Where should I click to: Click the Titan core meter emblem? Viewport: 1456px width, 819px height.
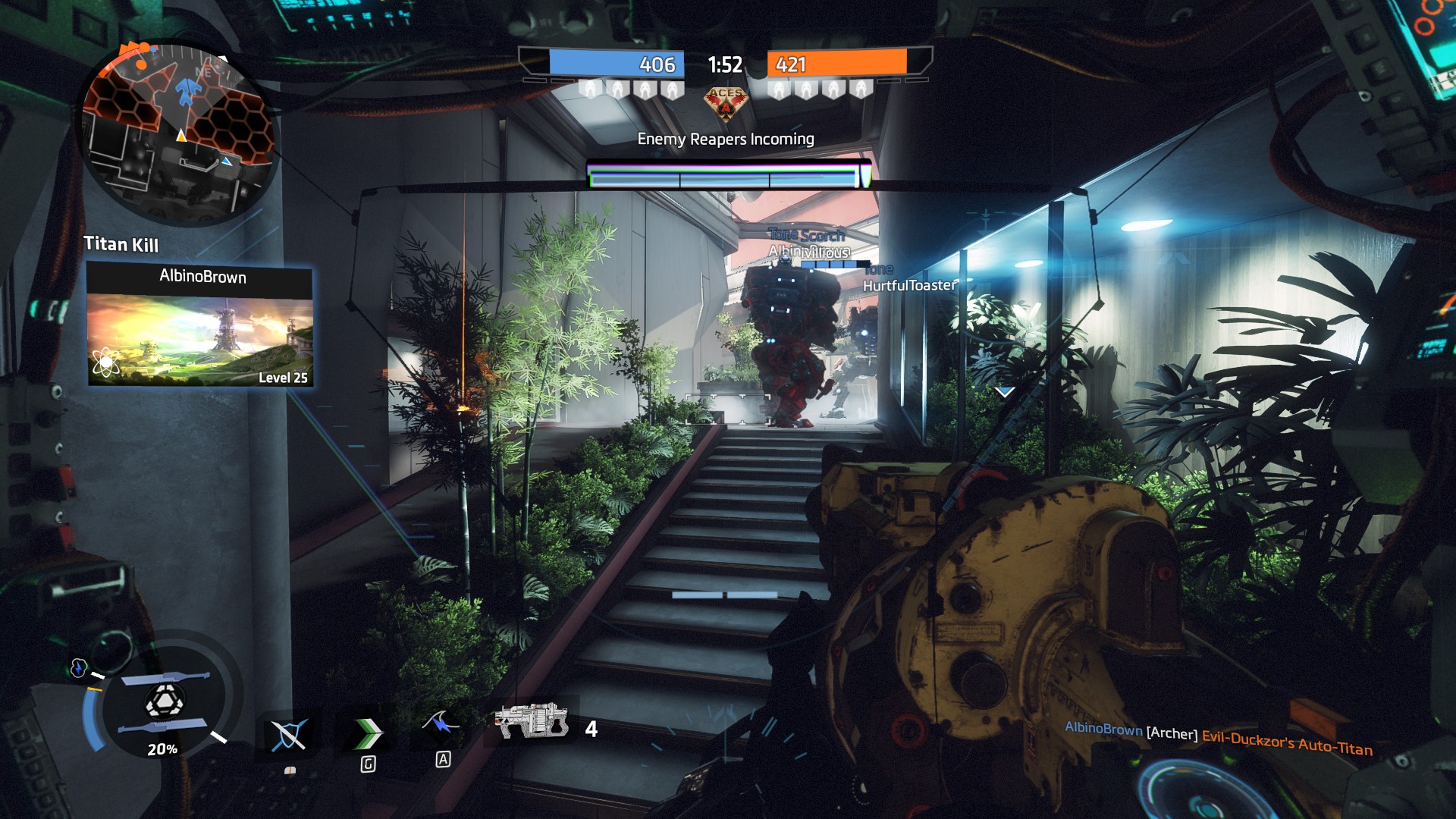click(x=164, y=702)
